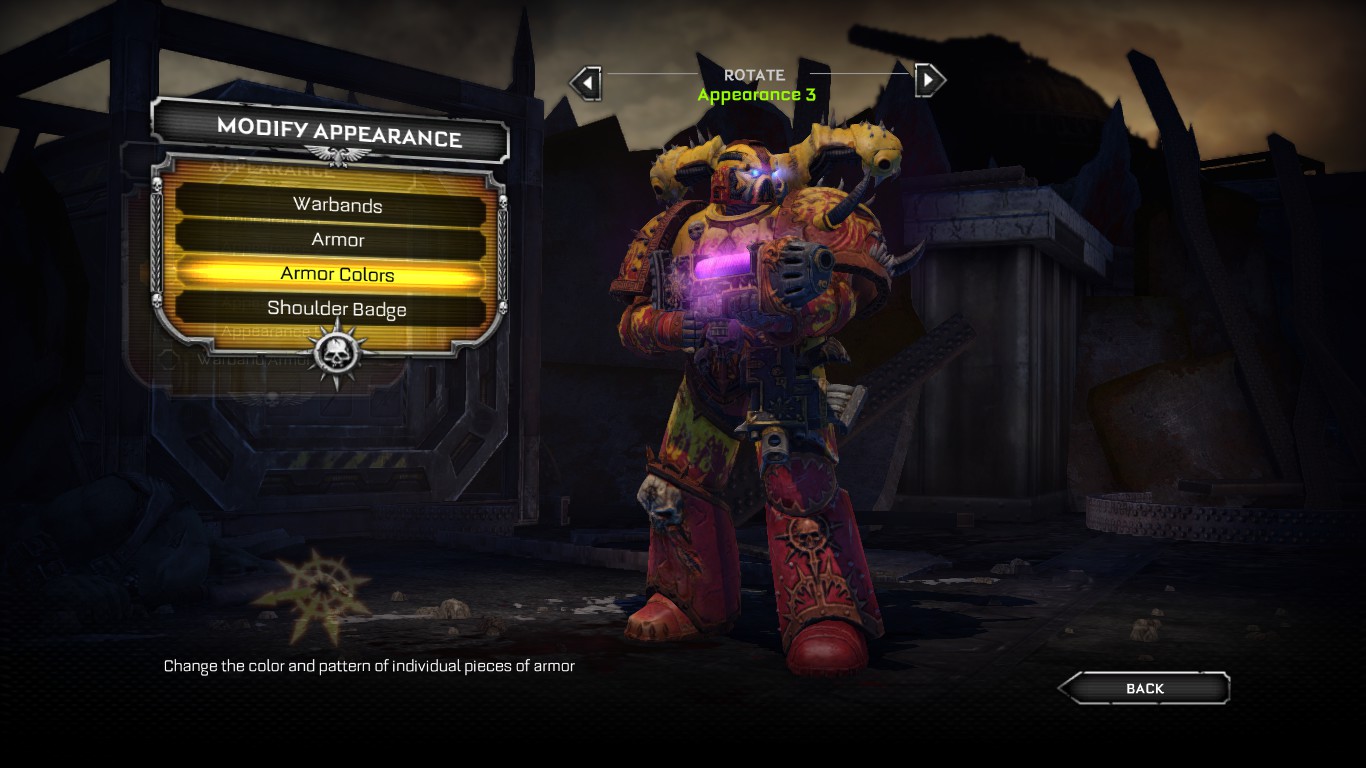The width and height of the screenshot is (1366, 768).
Task: Go back using the Back button
Action: [1144, 688]
